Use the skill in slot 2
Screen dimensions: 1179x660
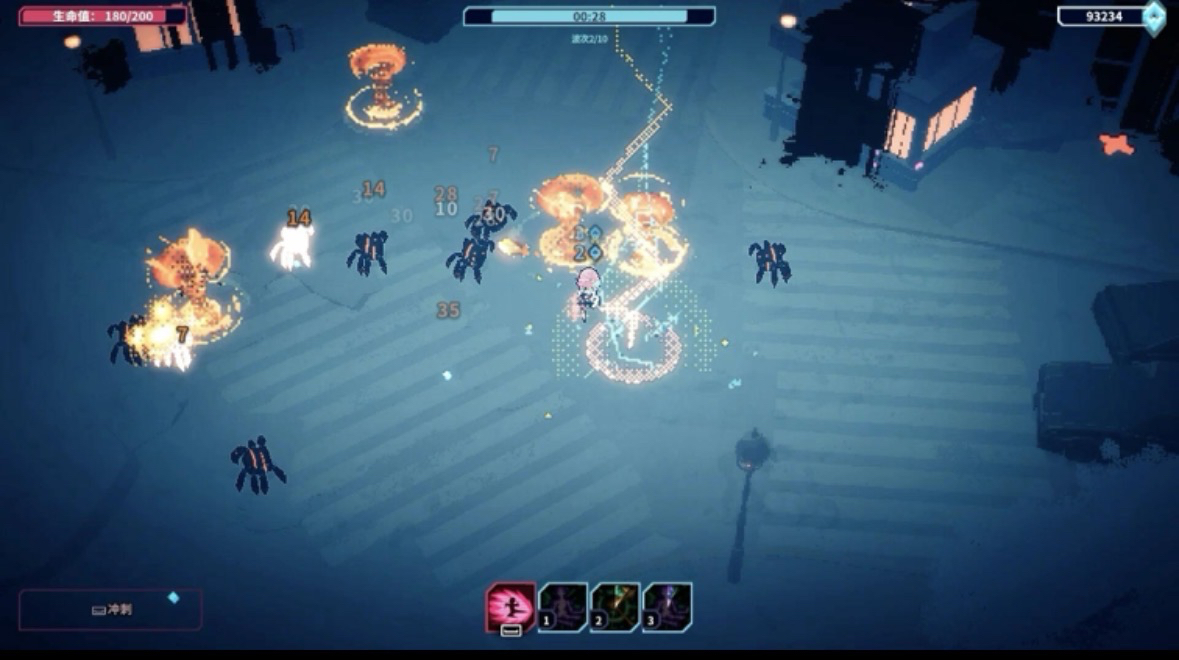(x=615, y=607)
